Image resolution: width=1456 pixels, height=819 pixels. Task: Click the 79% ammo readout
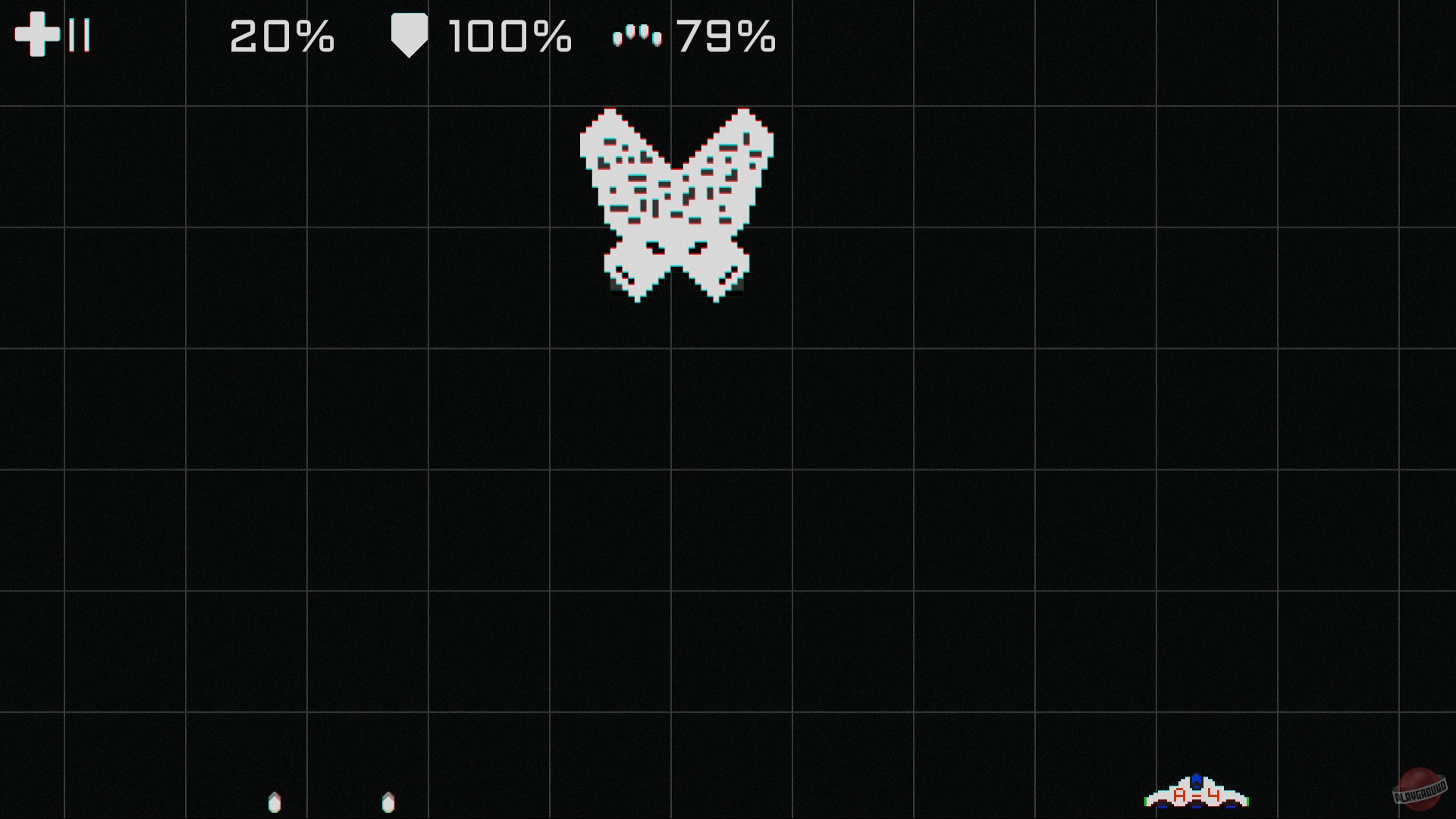click(726, 35)
